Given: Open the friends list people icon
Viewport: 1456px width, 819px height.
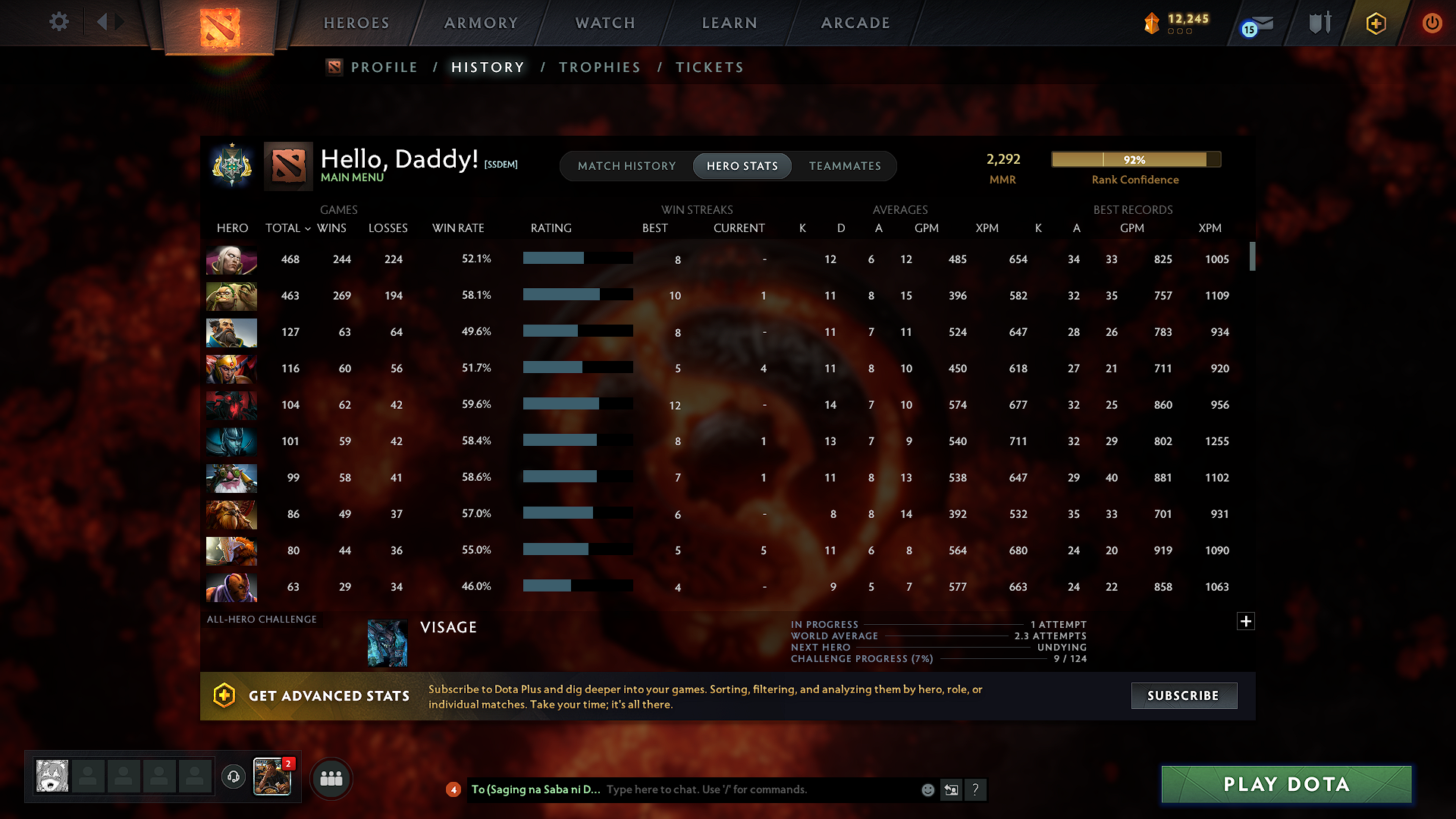Looking at the screenshot, I should tap(331, 778).
